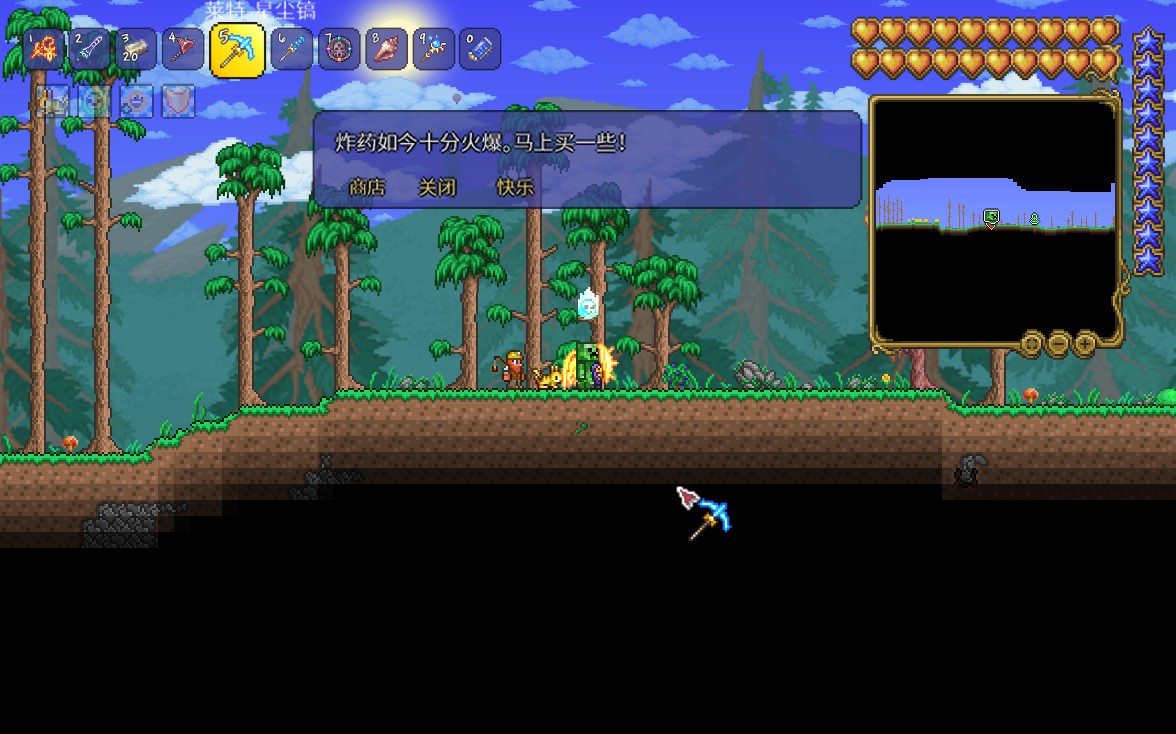Select the blue staff in slot 6
This screenshot has height=734, width=1176.
(291, 50)
